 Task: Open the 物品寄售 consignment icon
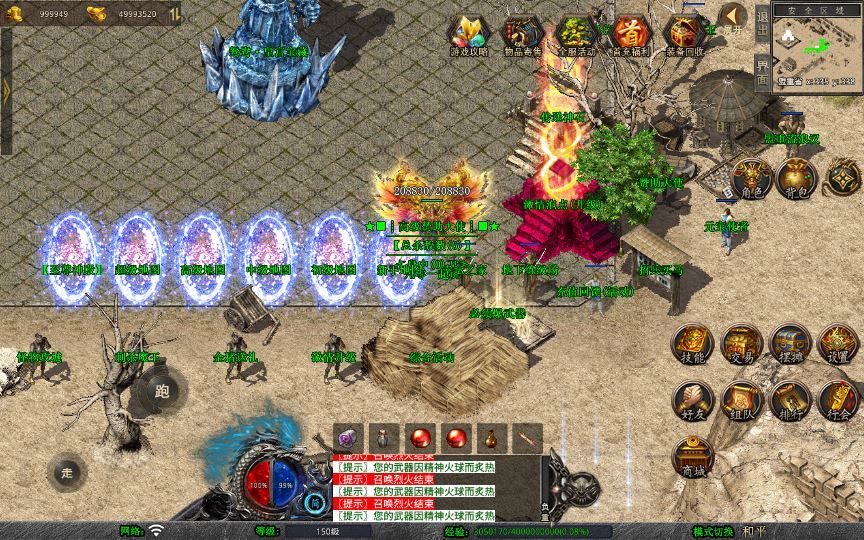click(x=520, y=34)
